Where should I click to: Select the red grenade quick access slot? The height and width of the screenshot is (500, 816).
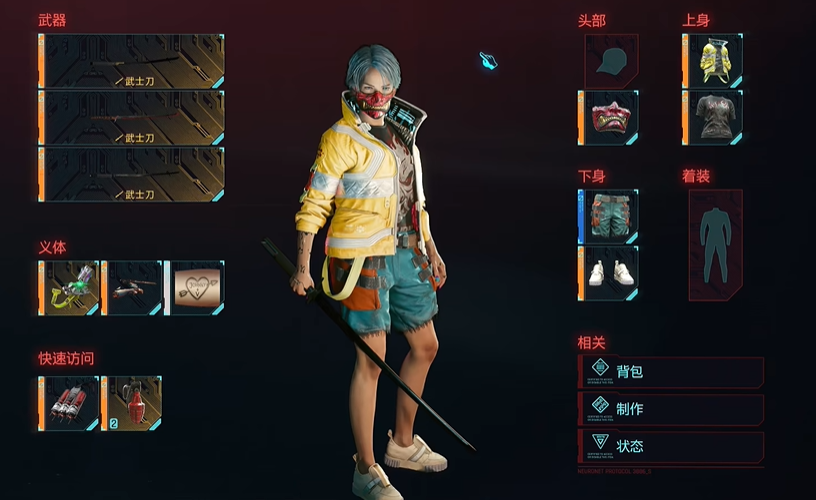(133, 404)
